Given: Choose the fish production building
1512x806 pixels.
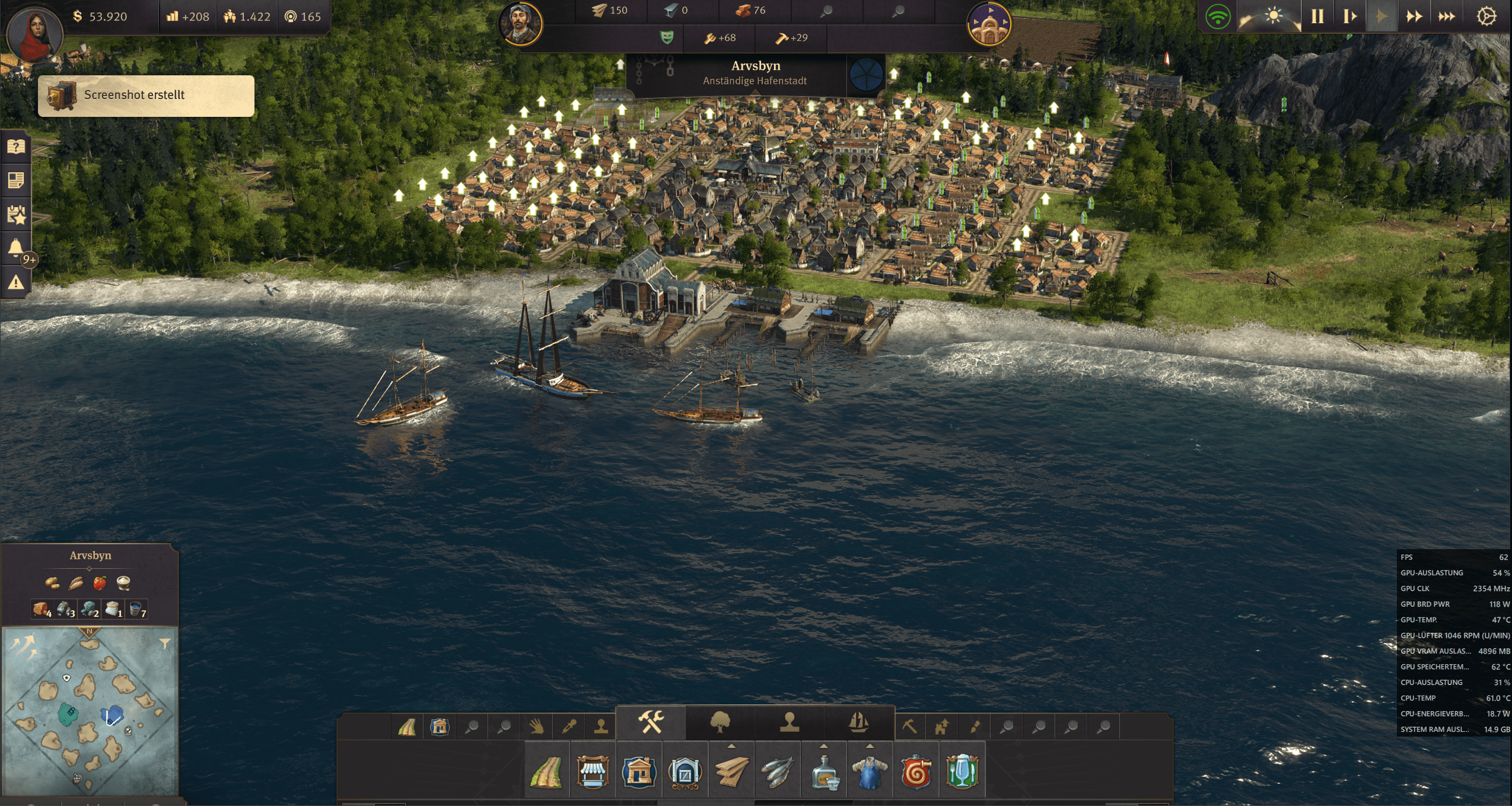Looking at the screenshot, I should tap(777, 772).
